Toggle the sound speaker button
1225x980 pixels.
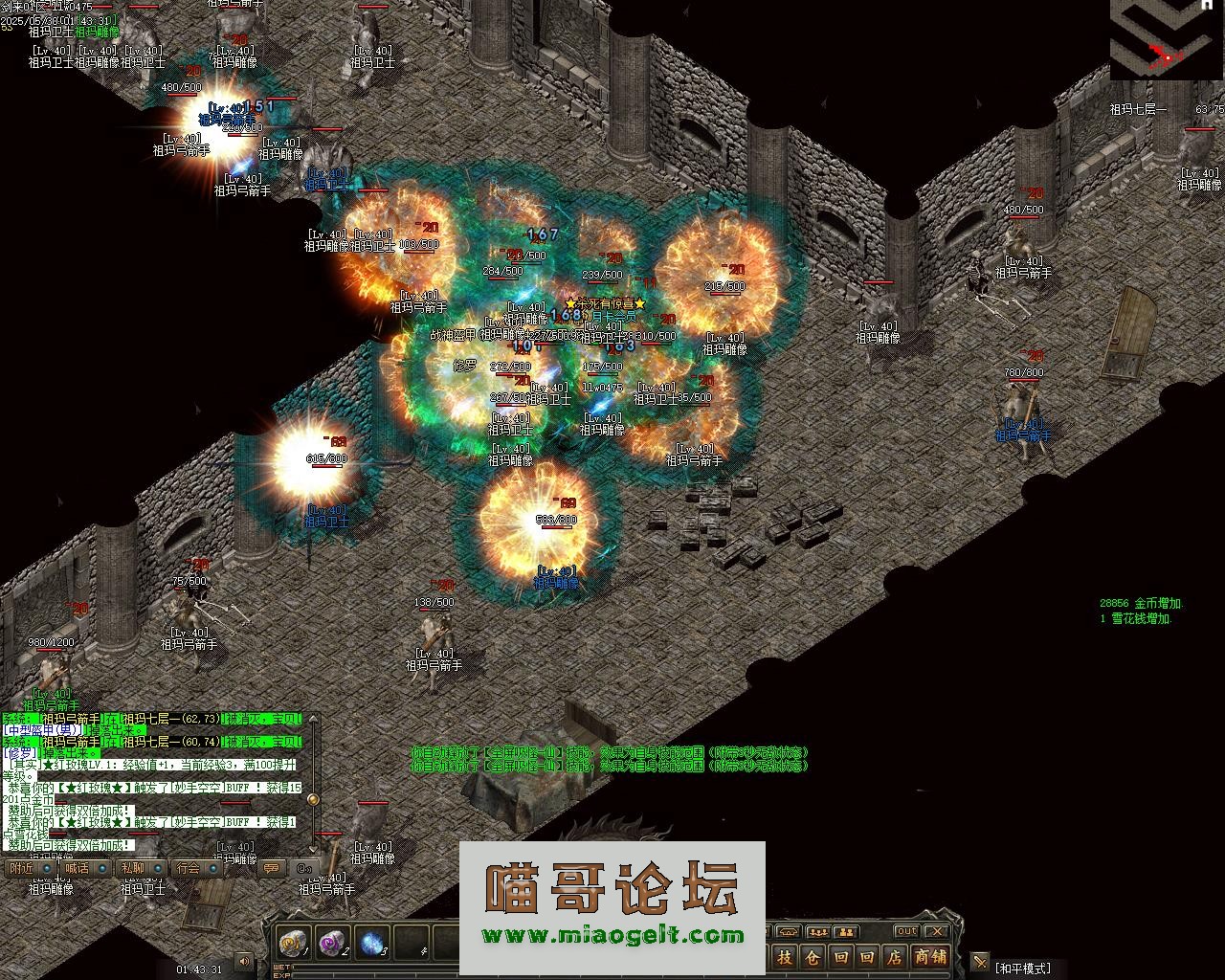point(245,961)
